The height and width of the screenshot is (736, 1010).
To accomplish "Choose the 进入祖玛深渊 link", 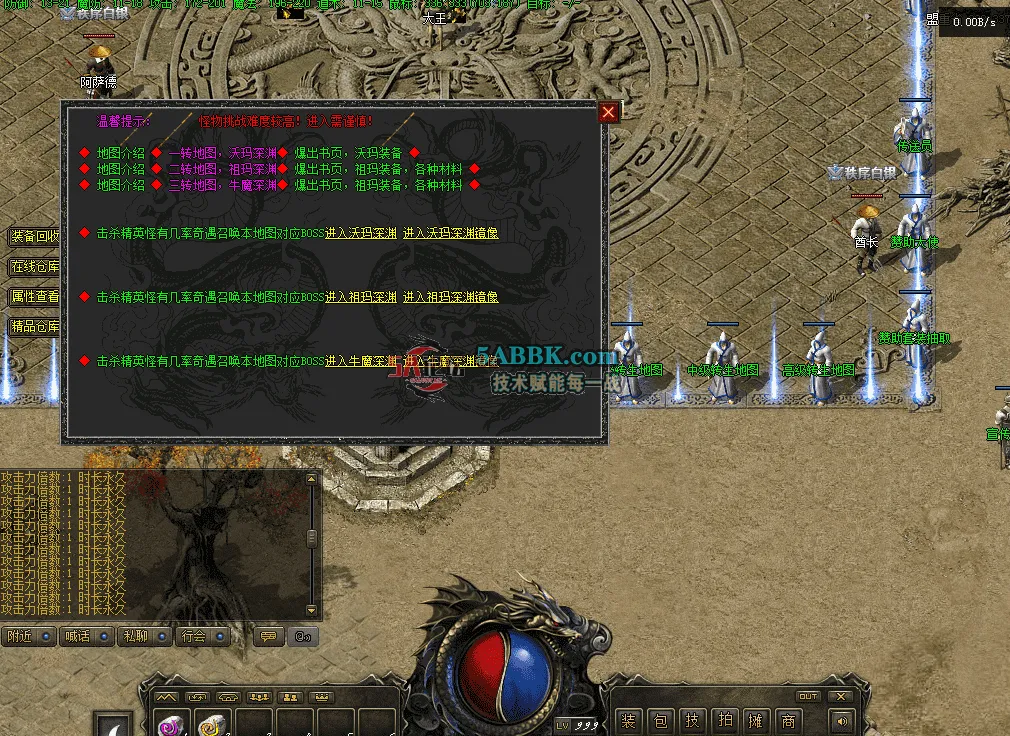I will [361, 297].
